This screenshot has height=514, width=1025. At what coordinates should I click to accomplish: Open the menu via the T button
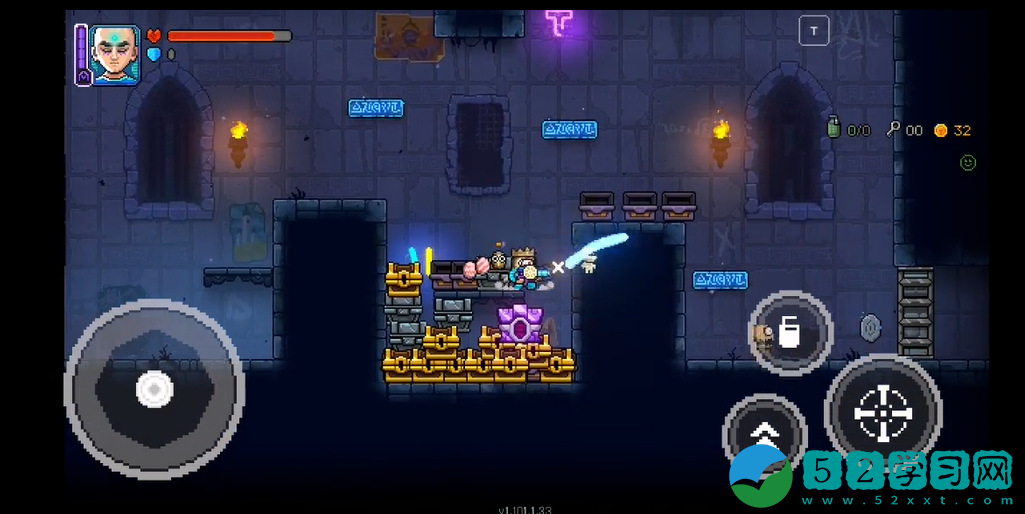coord(814,31)
